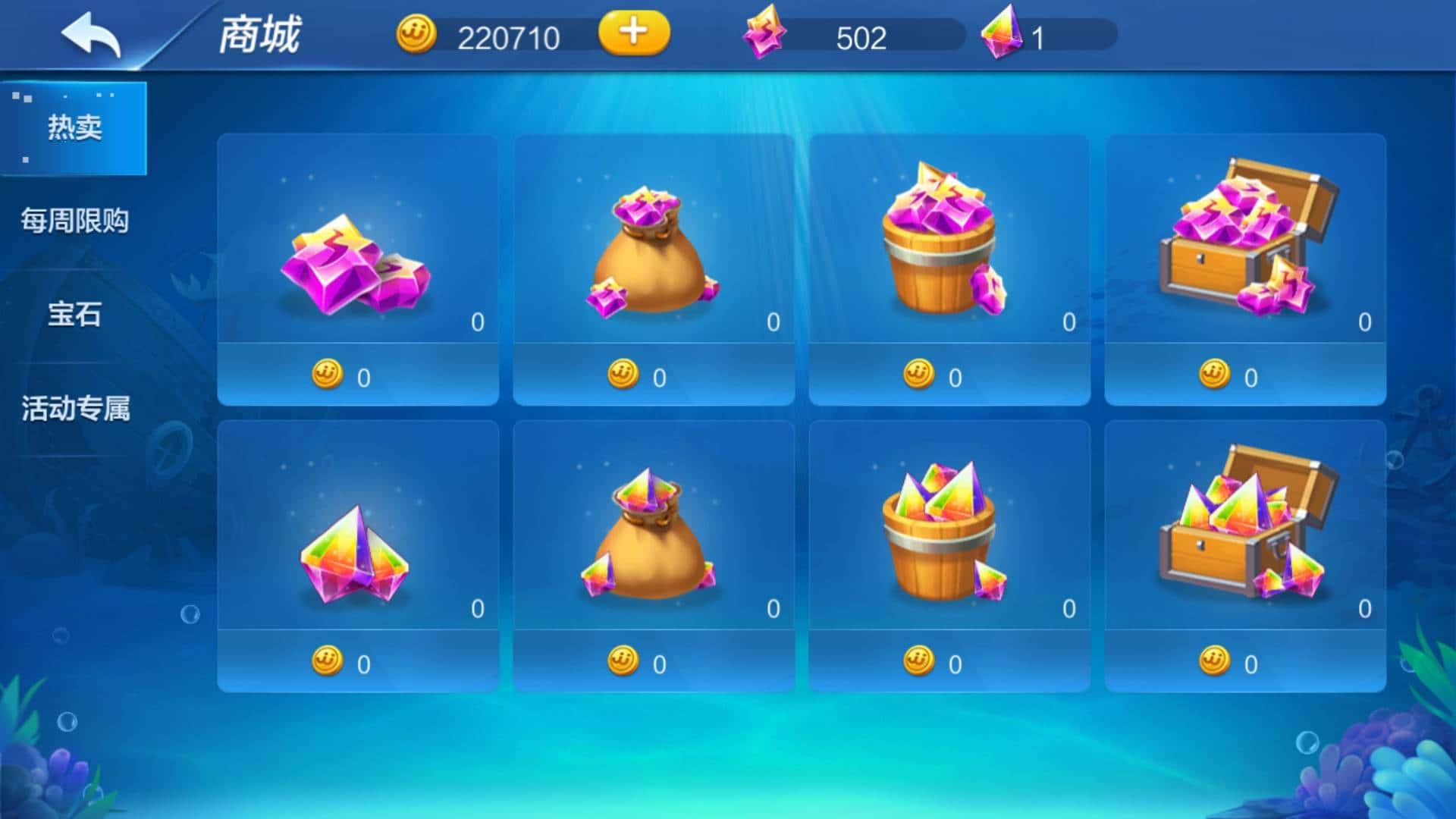The height and width of the screenshot is (819, 1456).
Task: Choose the sack of purple star gems
Action: 654,269
